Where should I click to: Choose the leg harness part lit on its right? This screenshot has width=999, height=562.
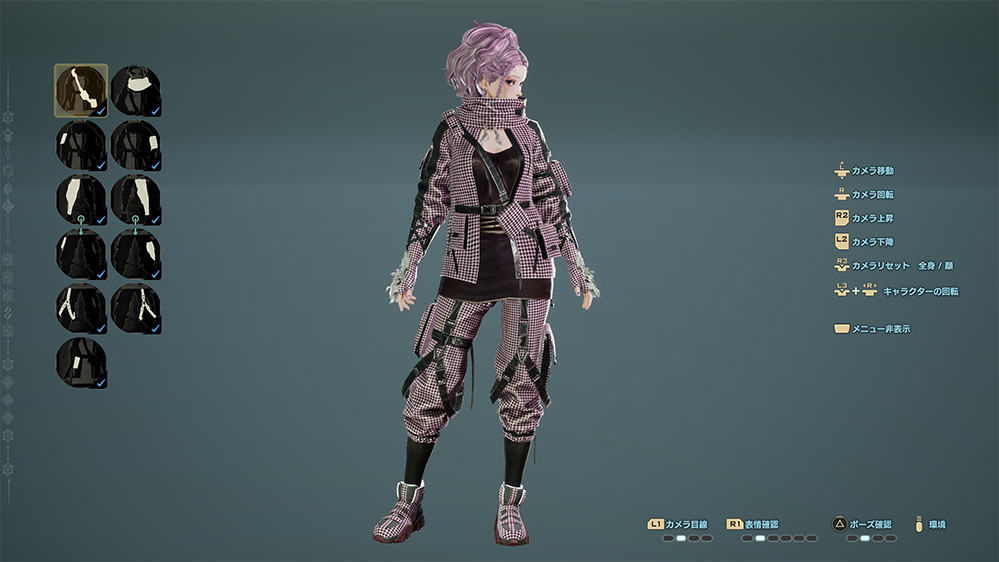tap(136, 308)
